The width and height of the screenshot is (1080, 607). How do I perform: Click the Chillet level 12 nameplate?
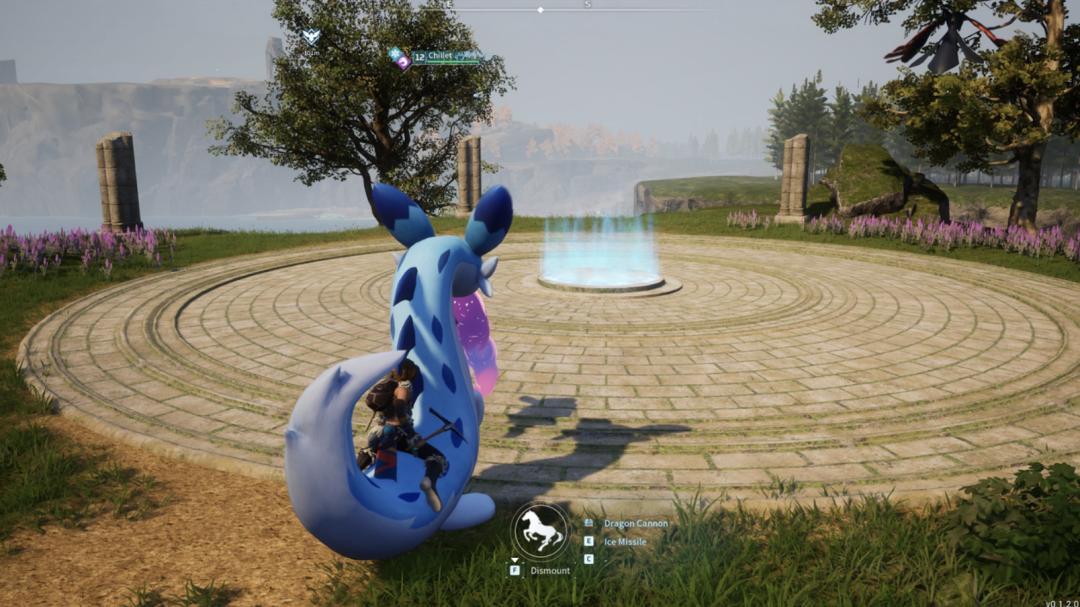tap(436, 58)
